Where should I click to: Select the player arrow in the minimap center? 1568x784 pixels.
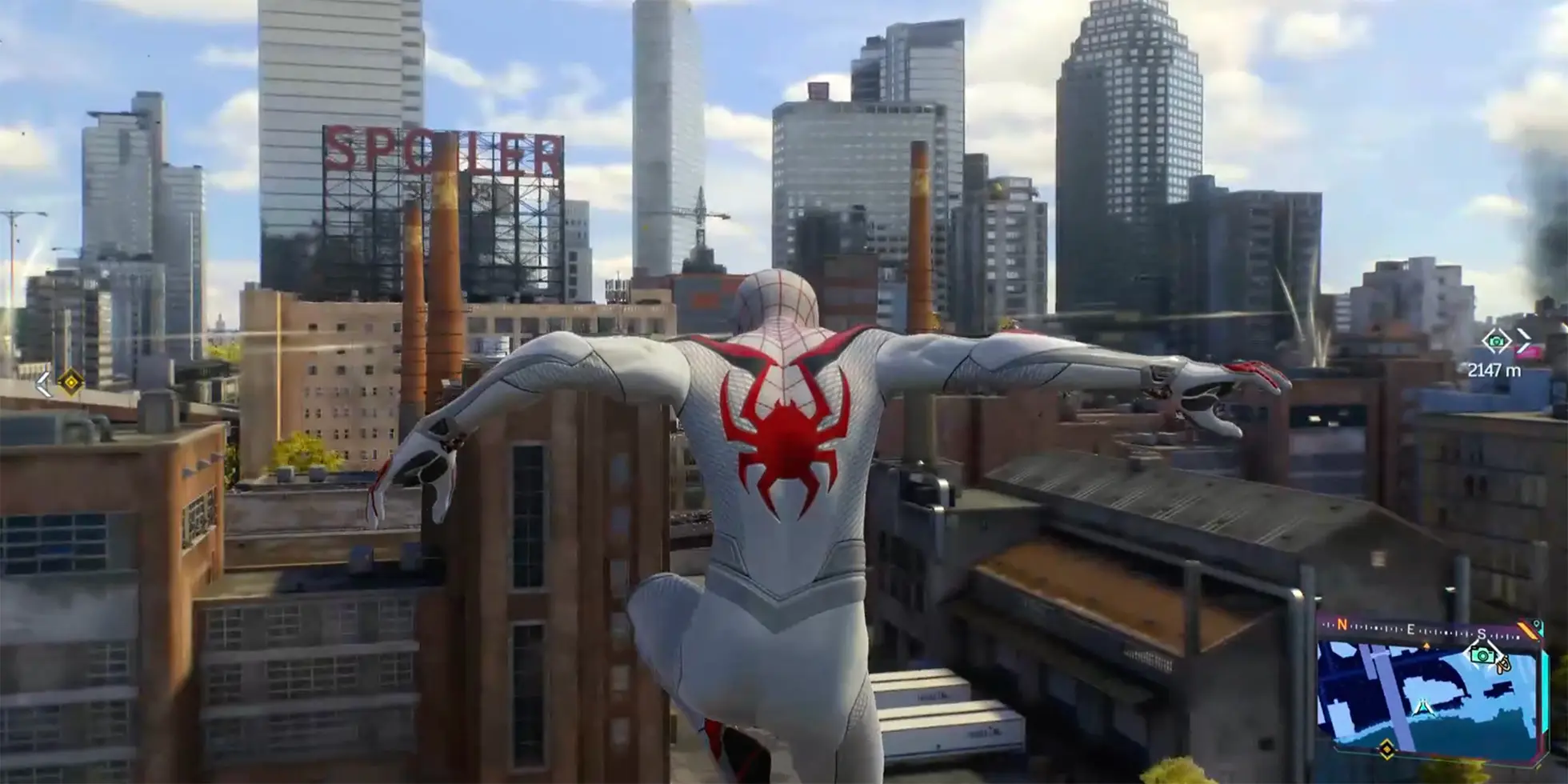click(x=1423, y=706)
